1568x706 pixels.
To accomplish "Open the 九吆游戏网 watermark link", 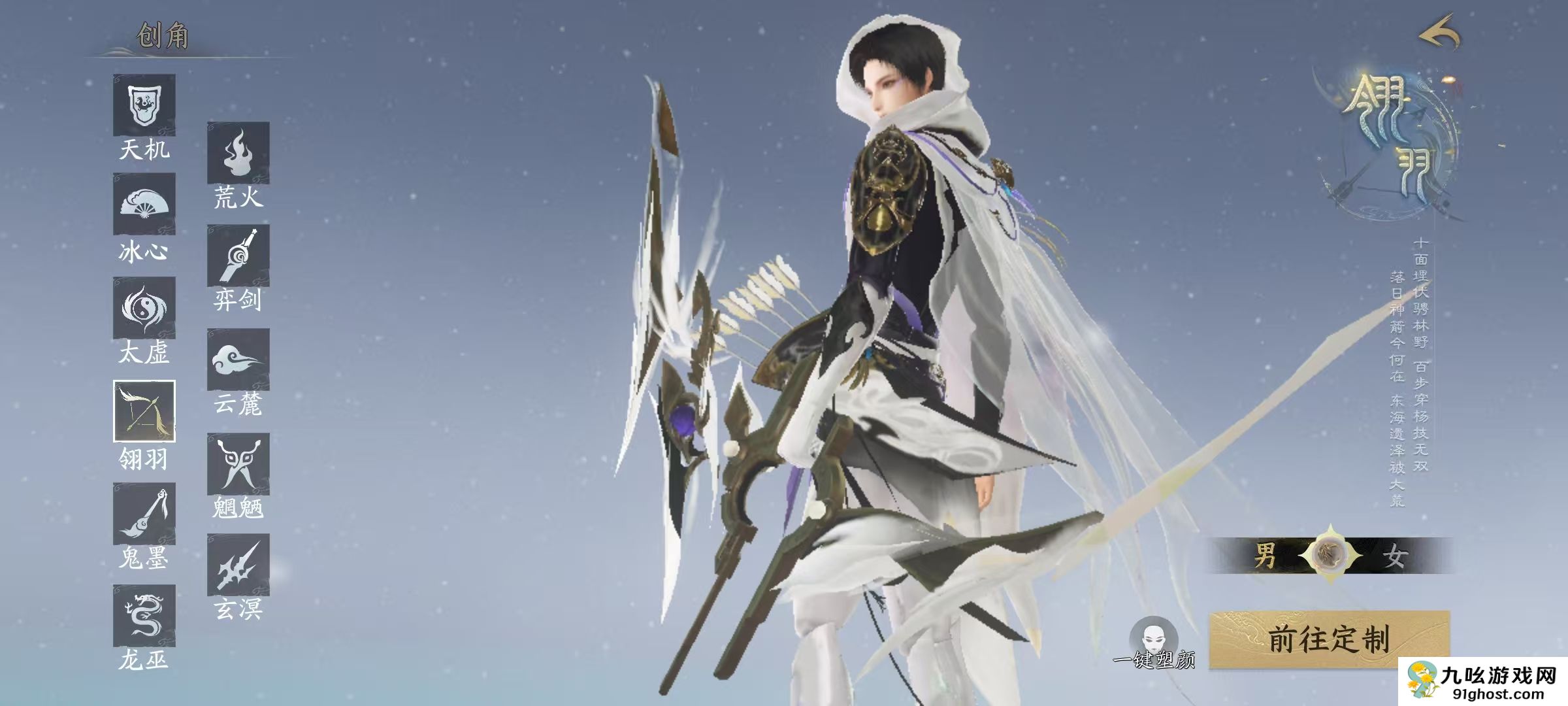I will [x=1484, y=681].
